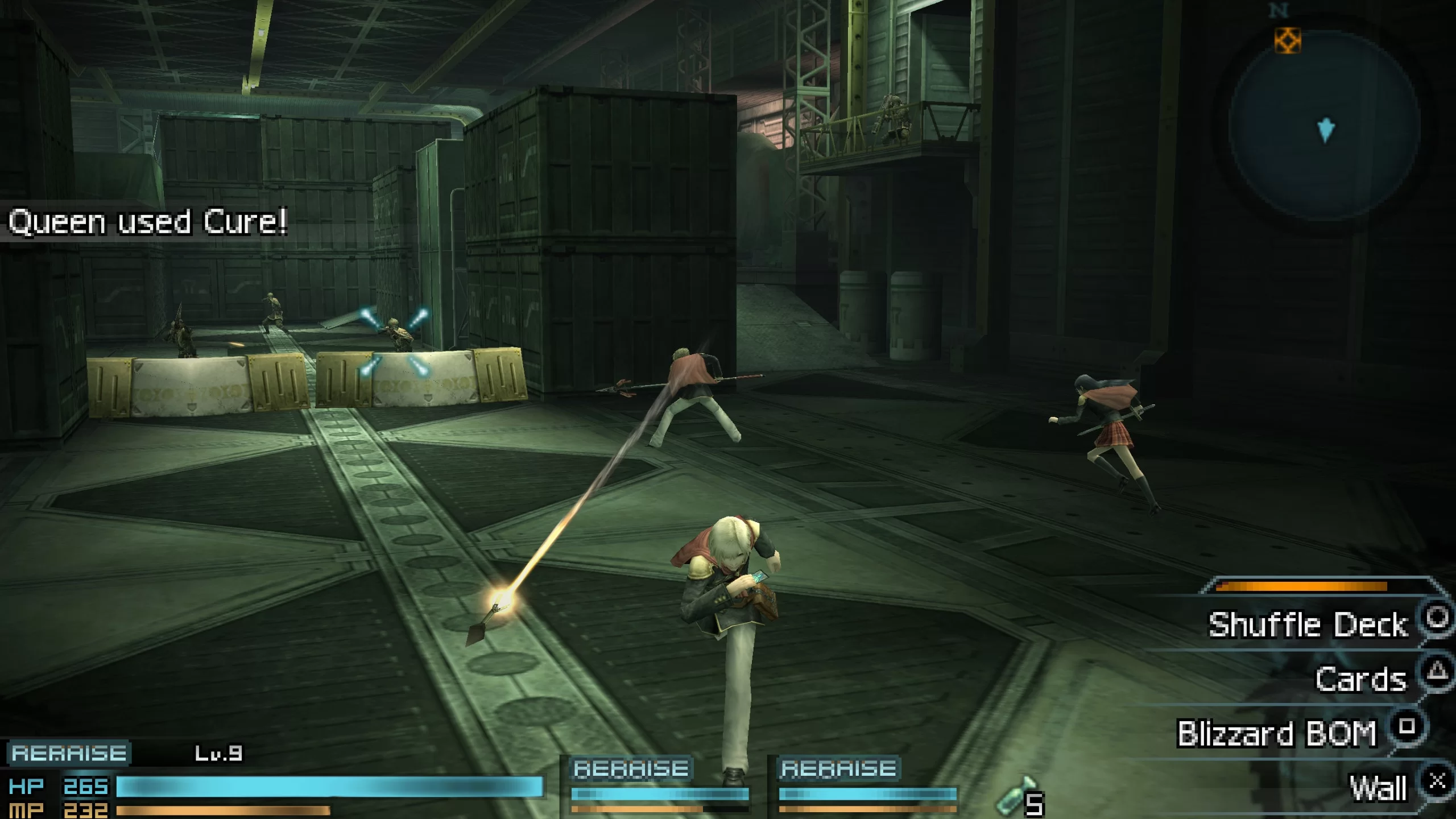Click the orange objective marker above the minimap
The width and height of the screenshot is (1456, 819).
[x=1288, y=41]
